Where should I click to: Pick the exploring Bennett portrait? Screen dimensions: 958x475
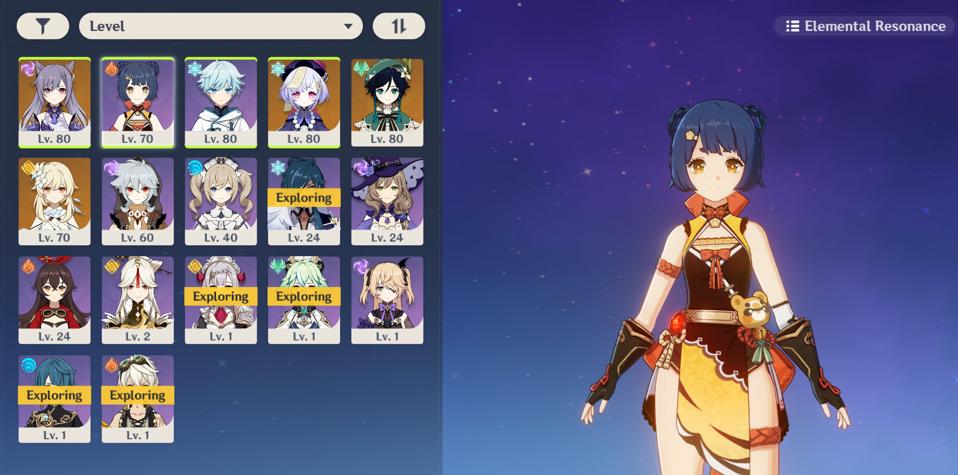(x=138, y=398)
